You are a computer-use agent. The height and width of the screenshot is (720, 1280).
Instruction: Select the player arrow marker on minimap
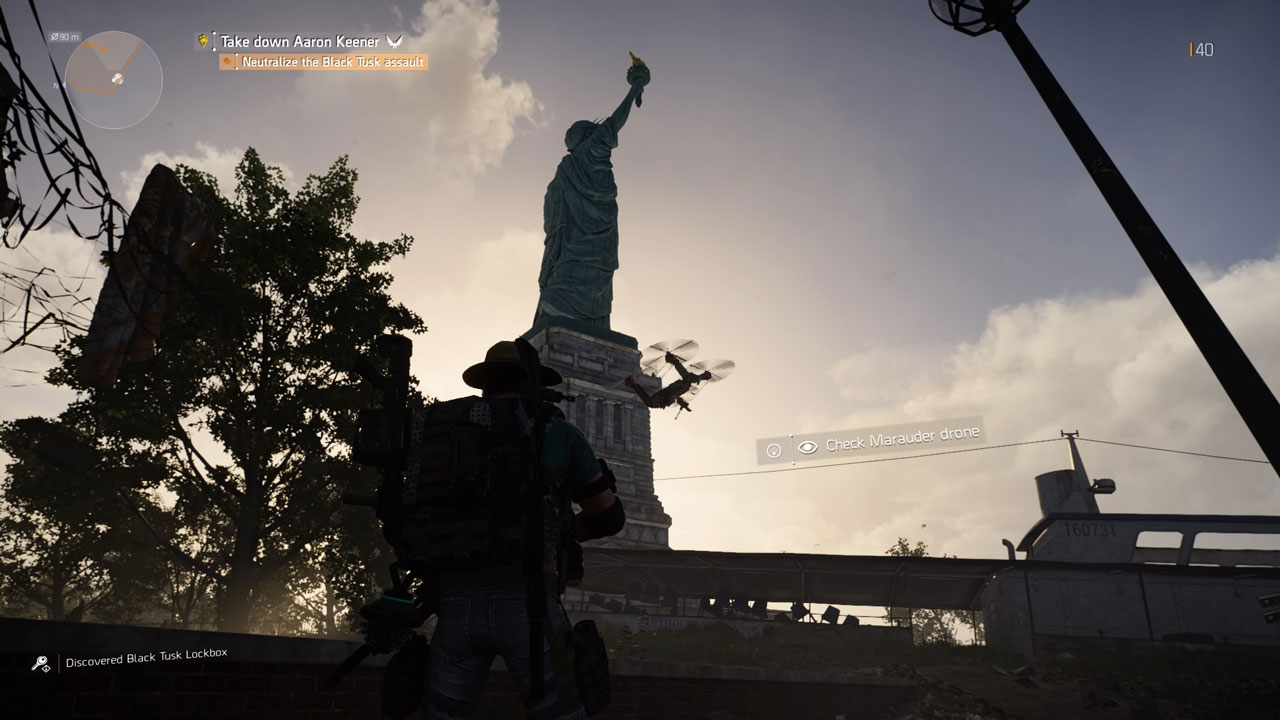coord(117,78)
